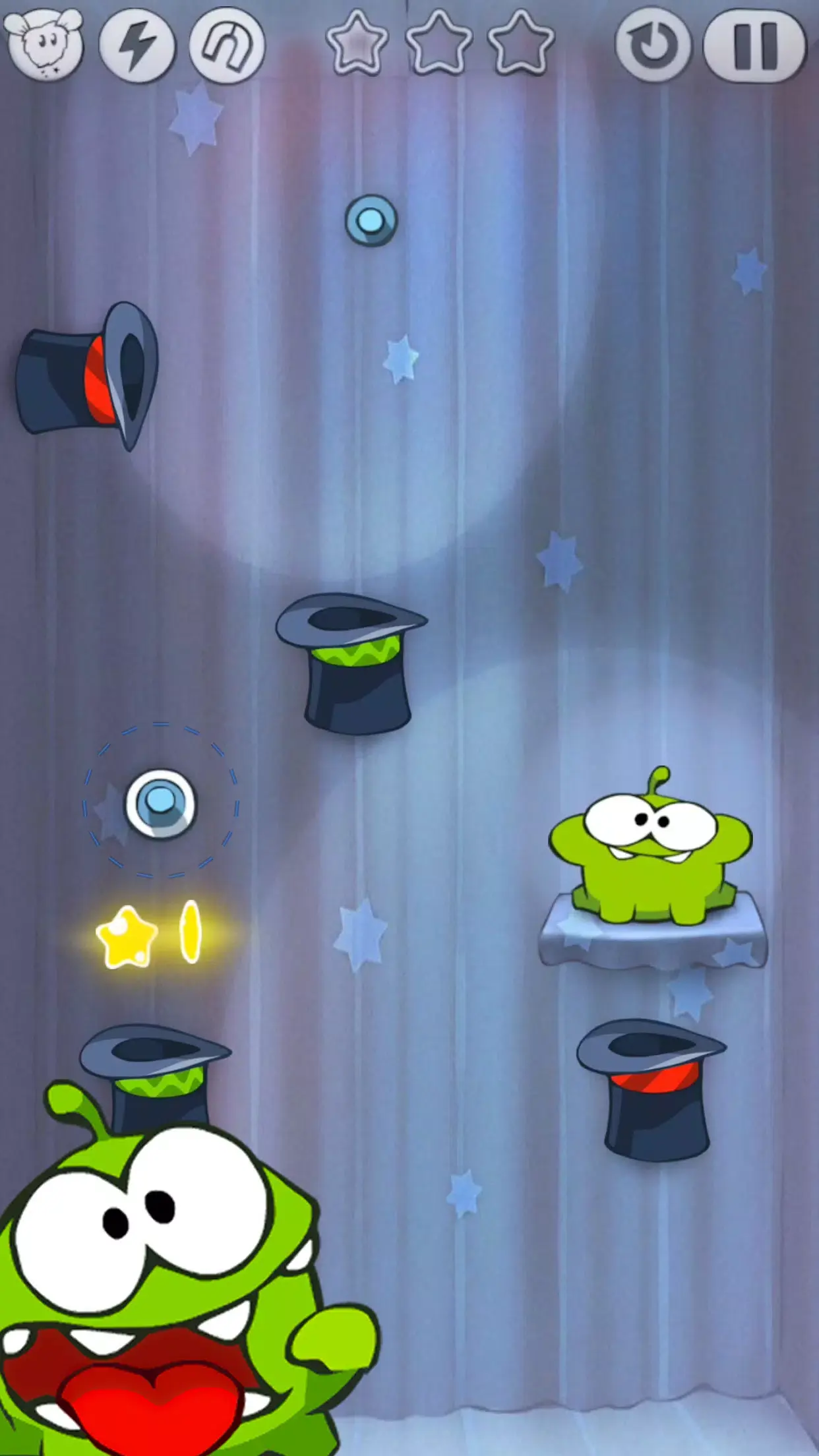This screenshot has width=819, height=1456.
Task: Activate the lightning bolt power-up
Action: point(137,45)
